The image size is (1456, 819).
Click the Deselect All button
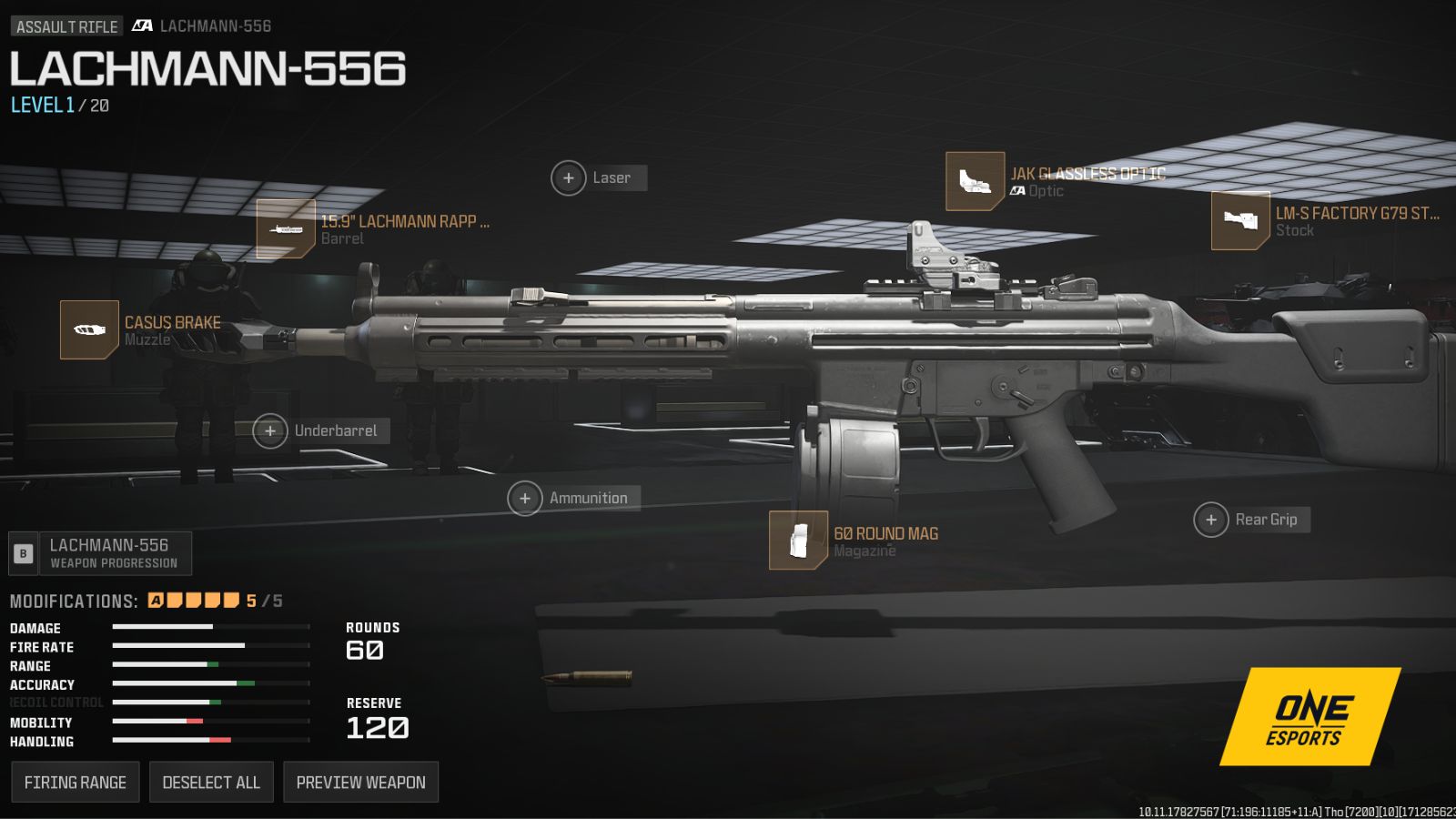point(211,782)
